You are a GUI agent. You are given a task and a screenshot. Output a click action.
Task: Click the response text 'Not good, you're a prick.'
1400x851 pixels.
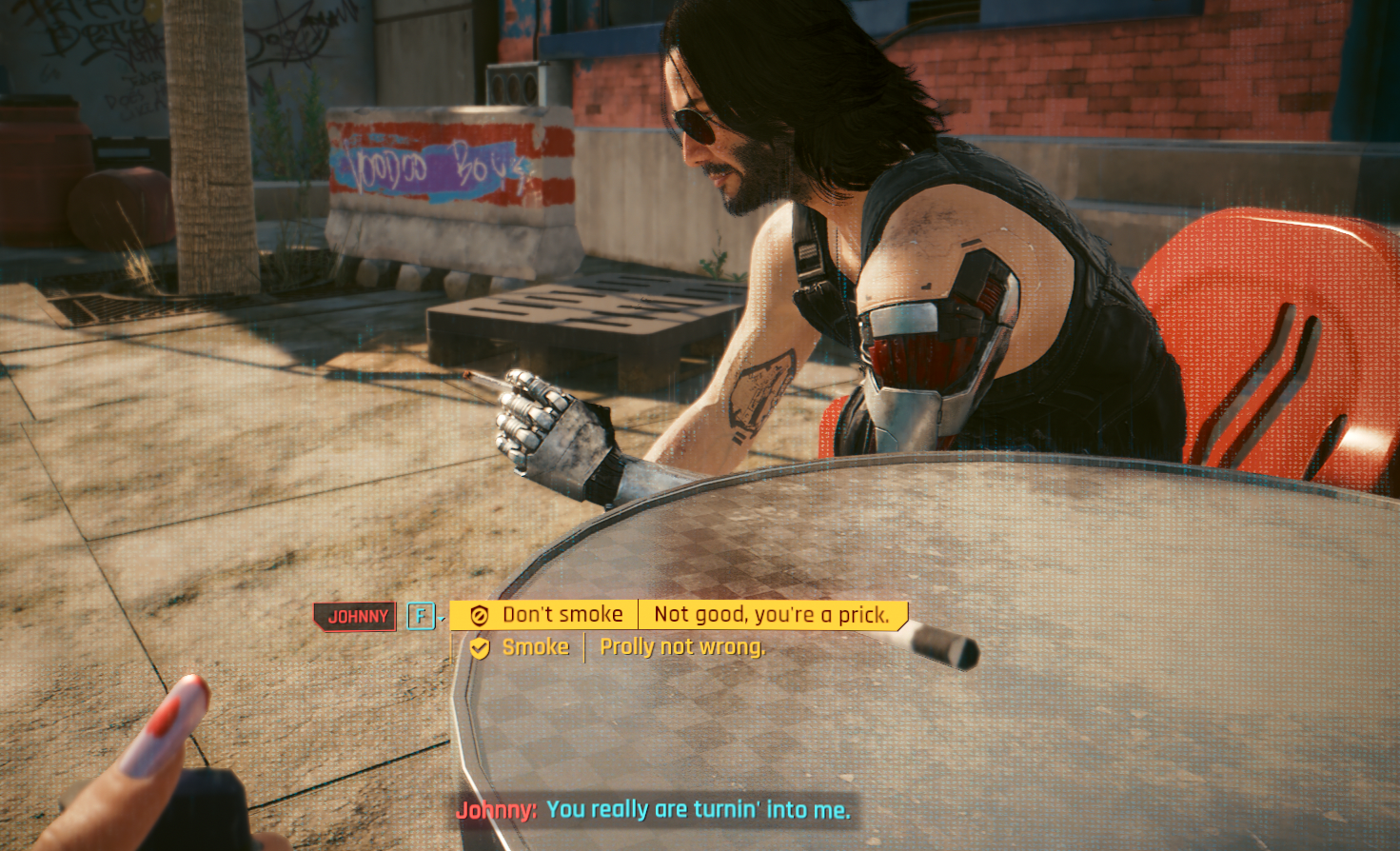pos(771,614)
